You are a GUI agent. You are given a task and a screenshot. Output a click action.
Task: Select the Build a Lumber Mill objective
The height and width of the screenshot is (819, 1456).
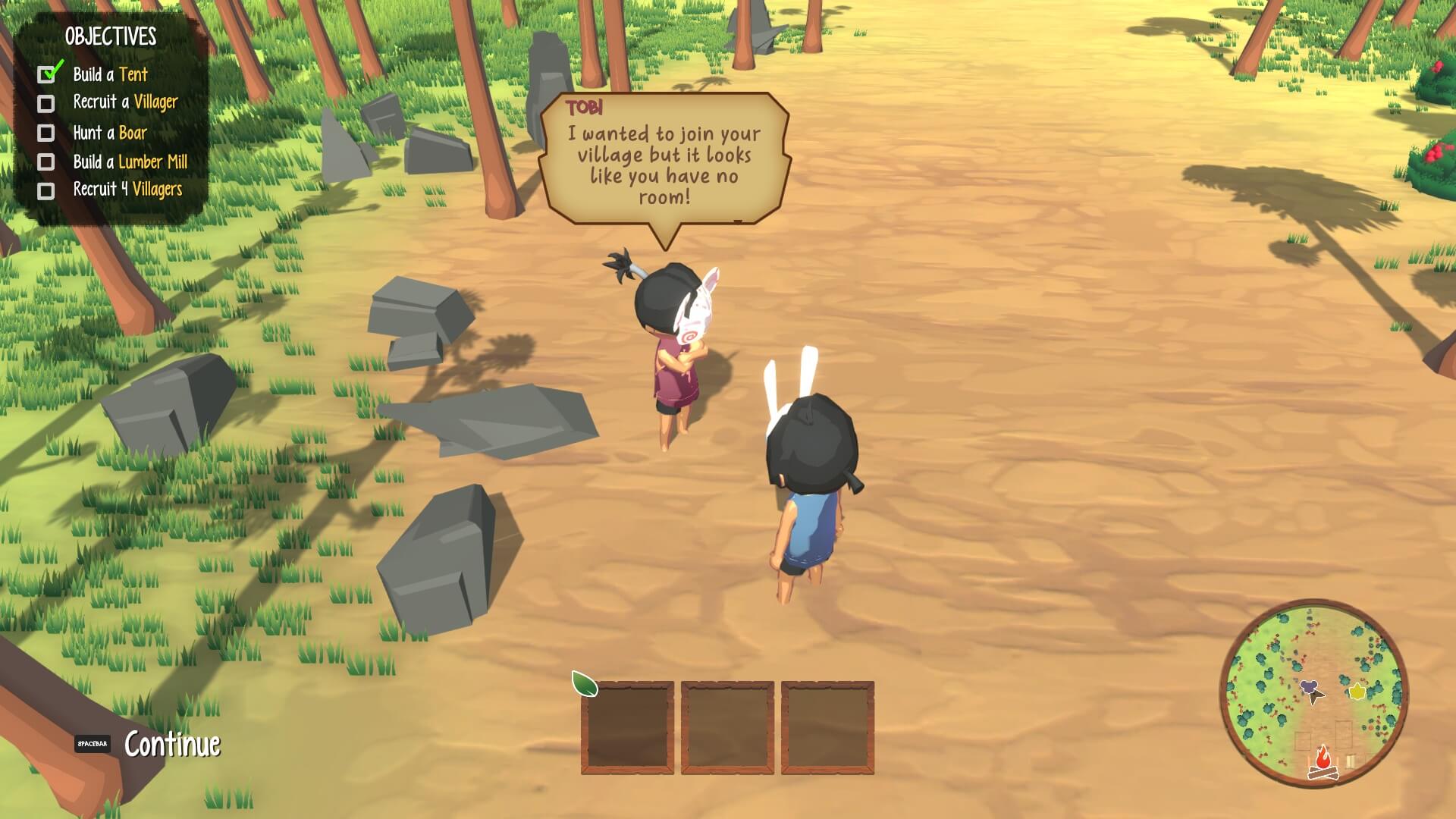[130, 162]
